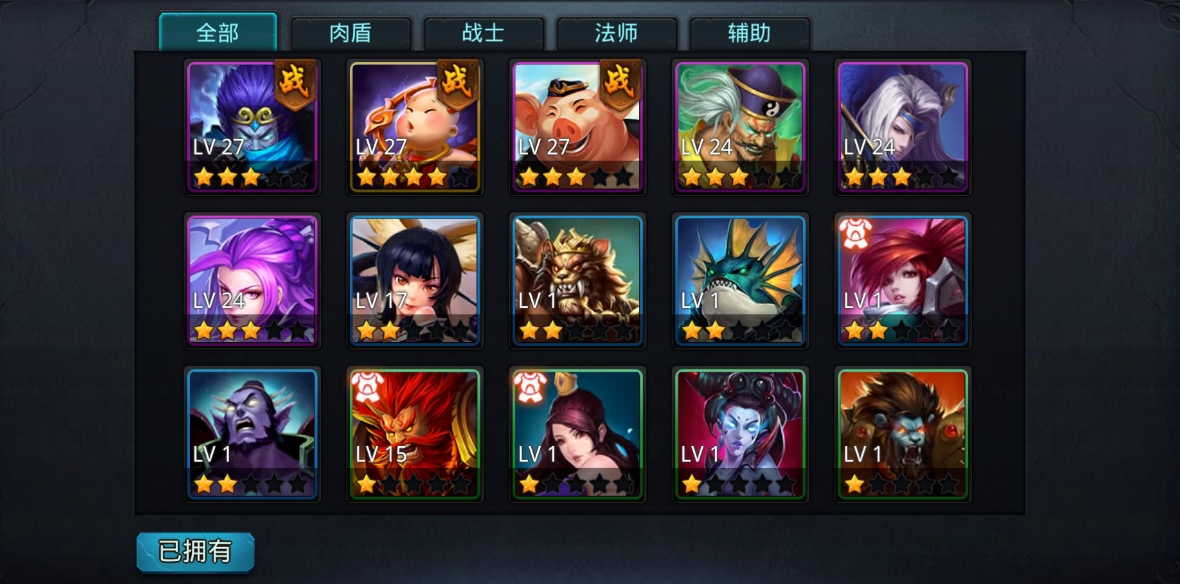The height and width of the screenshot is (584, 1180).
Task: Open the 肉盾 category tab
Action: click(350, 32)
